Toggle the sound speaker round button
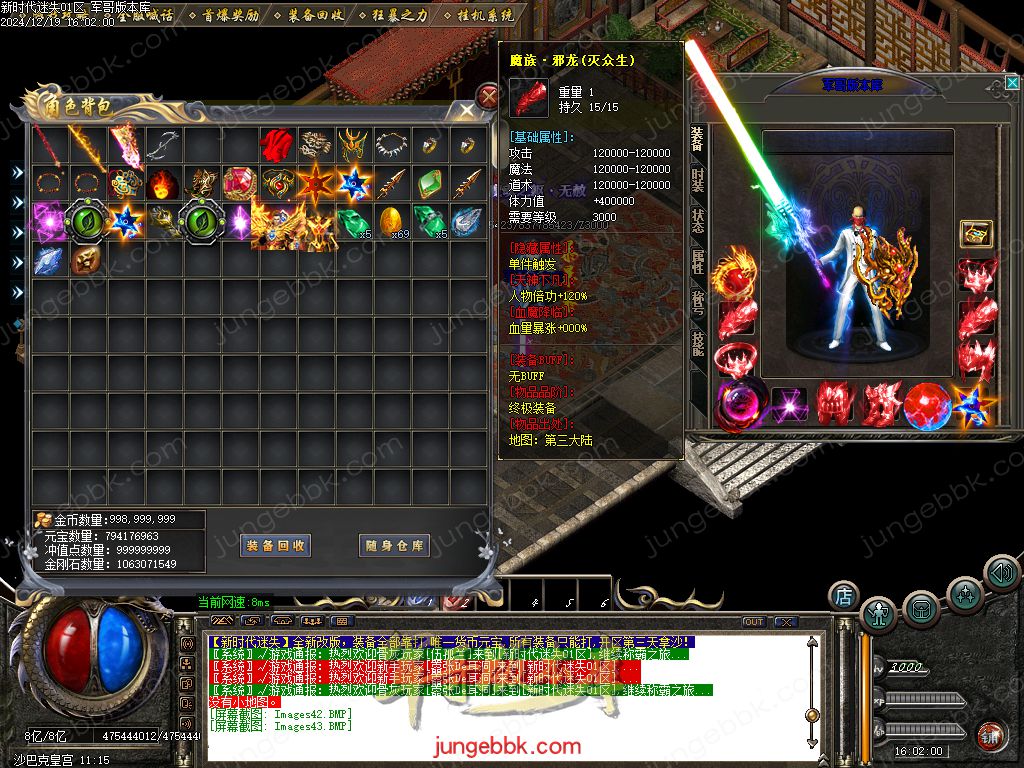Image resolution: width=1024 pixels, height=768 pixels. 1001,573
